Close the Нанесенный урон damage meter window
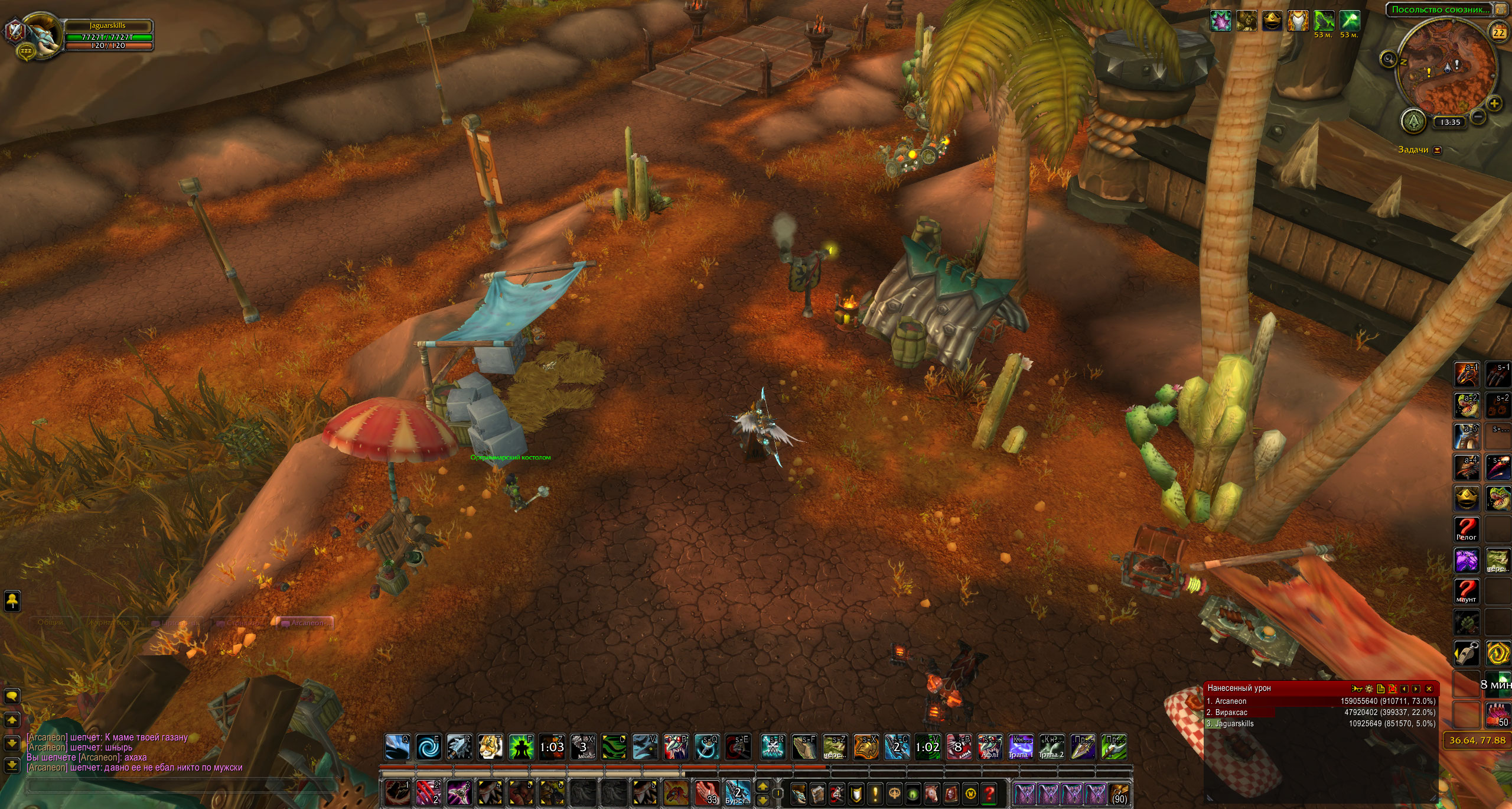 pos(1429,688)
